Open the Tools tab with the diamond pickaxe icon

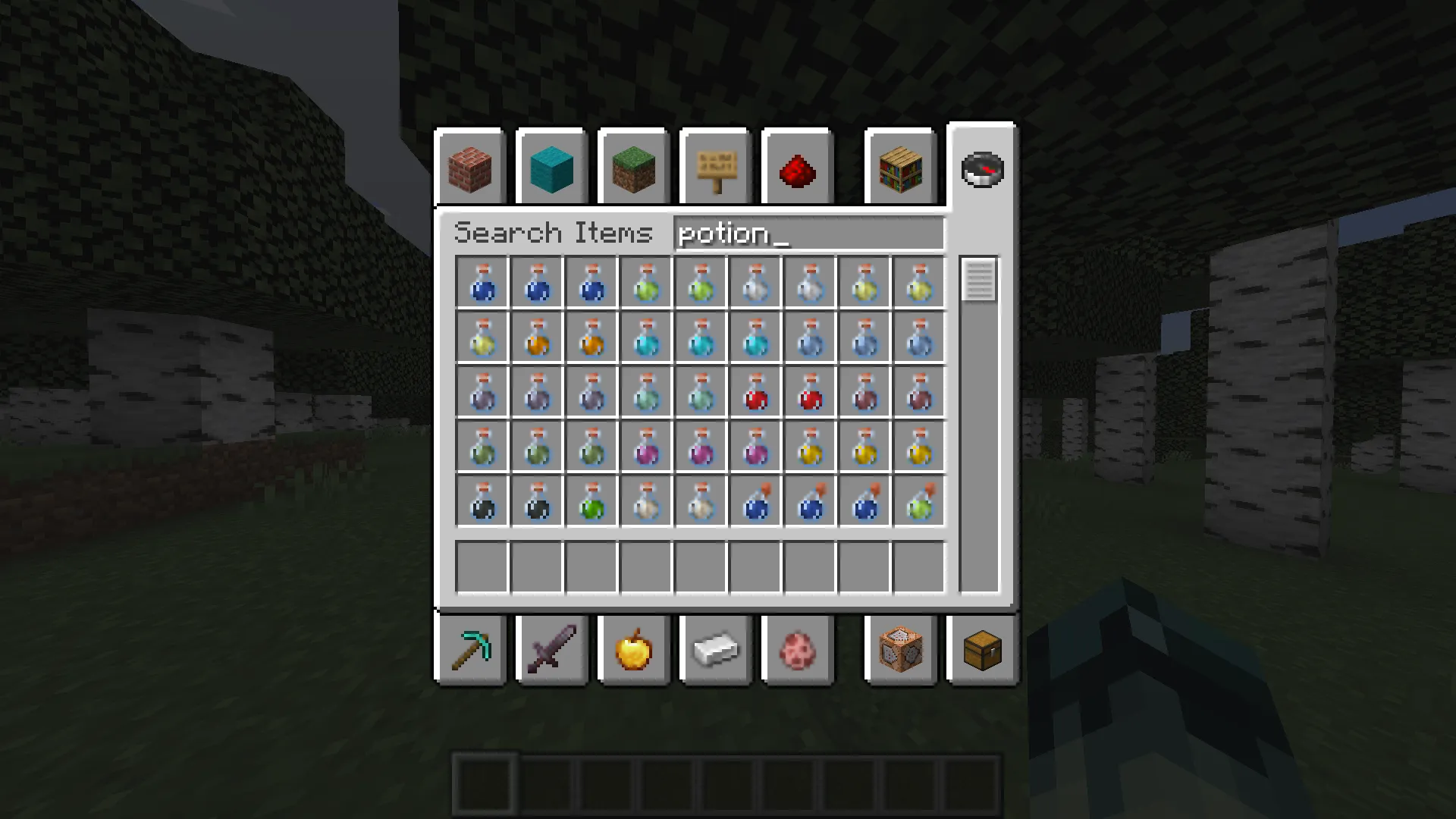coord(471,650)
